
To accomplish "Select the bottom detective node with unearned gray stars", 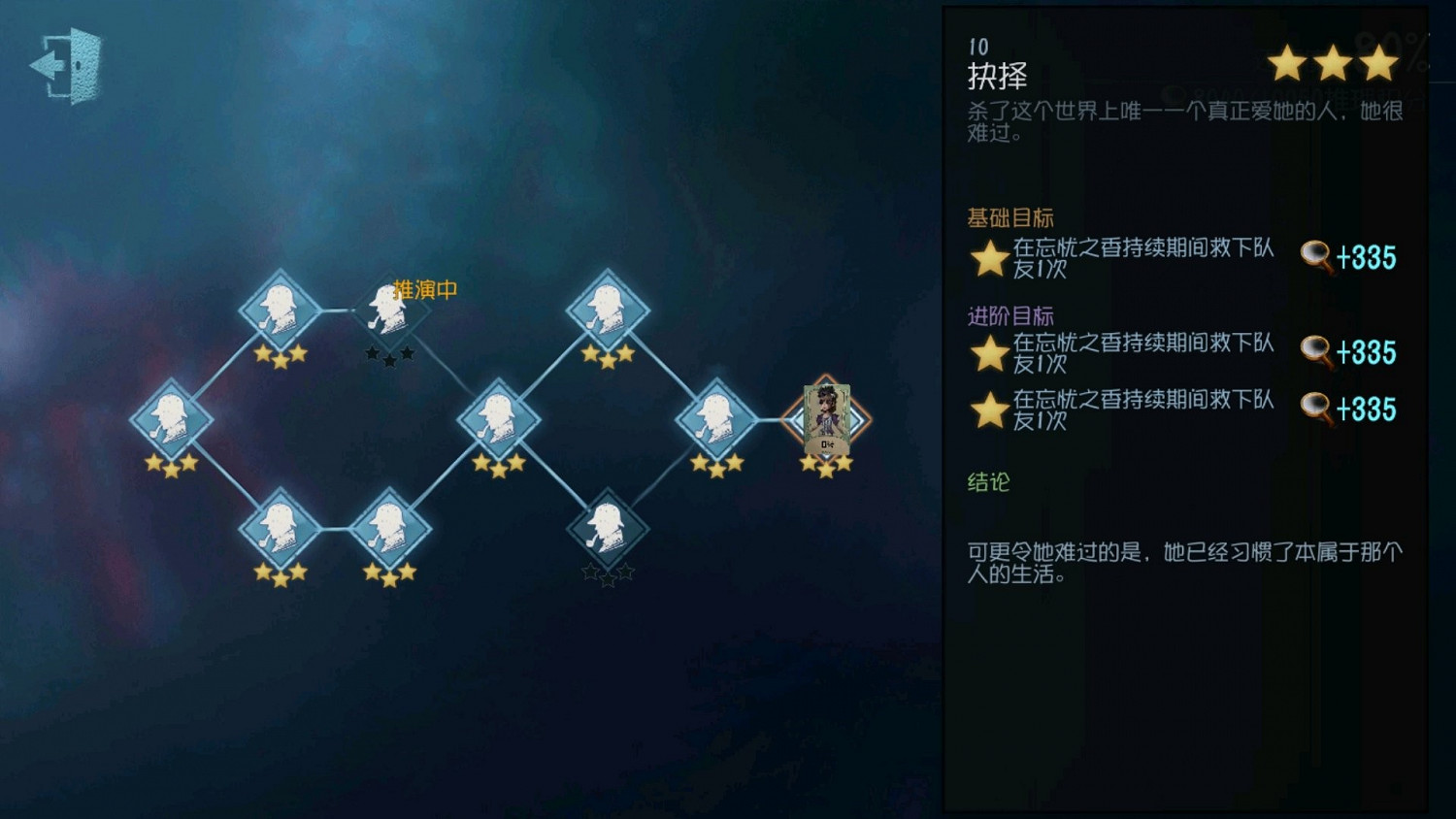I will coord(609,529).
